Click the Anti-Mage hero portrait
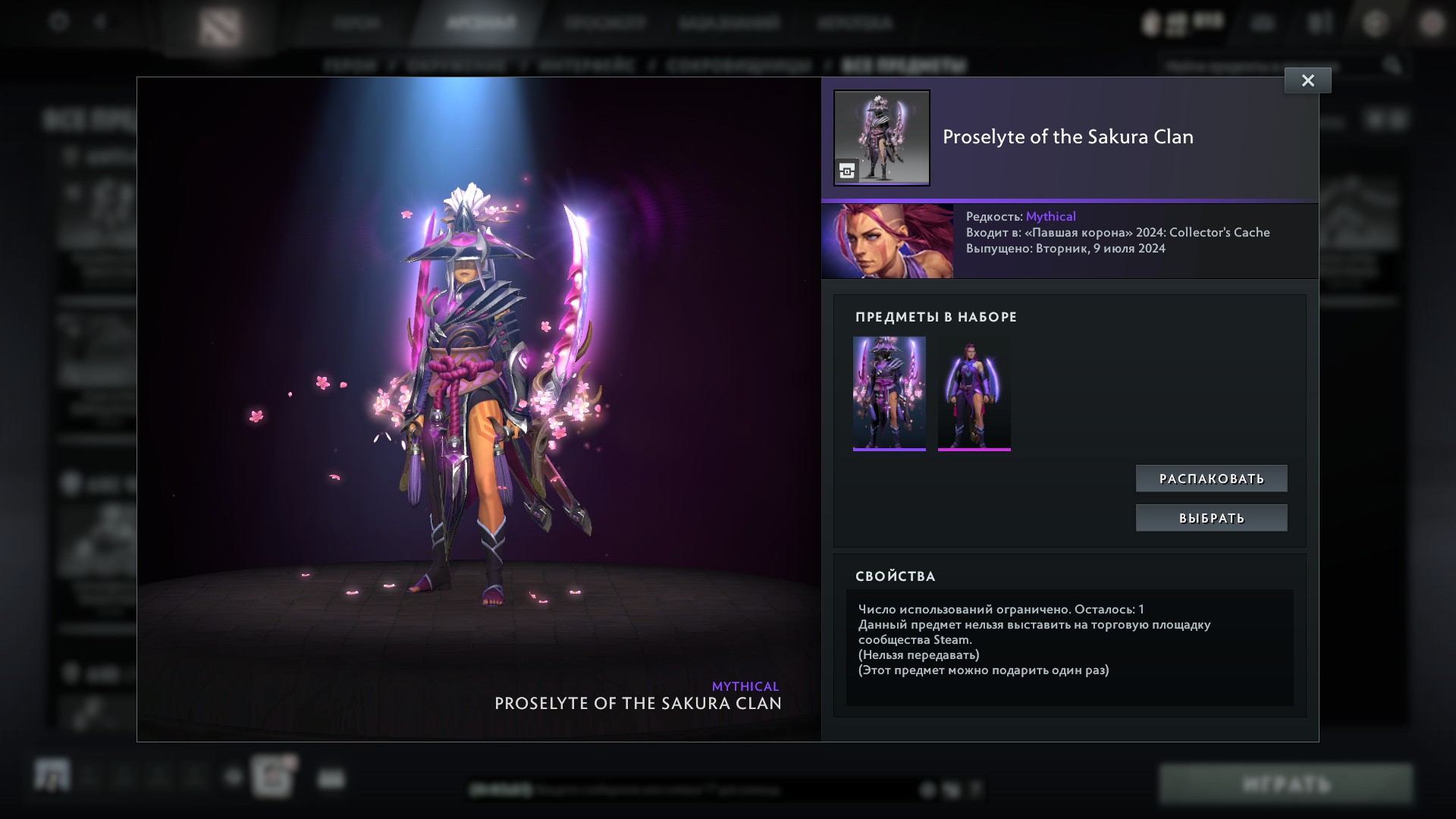 click(x=887, y=240)
